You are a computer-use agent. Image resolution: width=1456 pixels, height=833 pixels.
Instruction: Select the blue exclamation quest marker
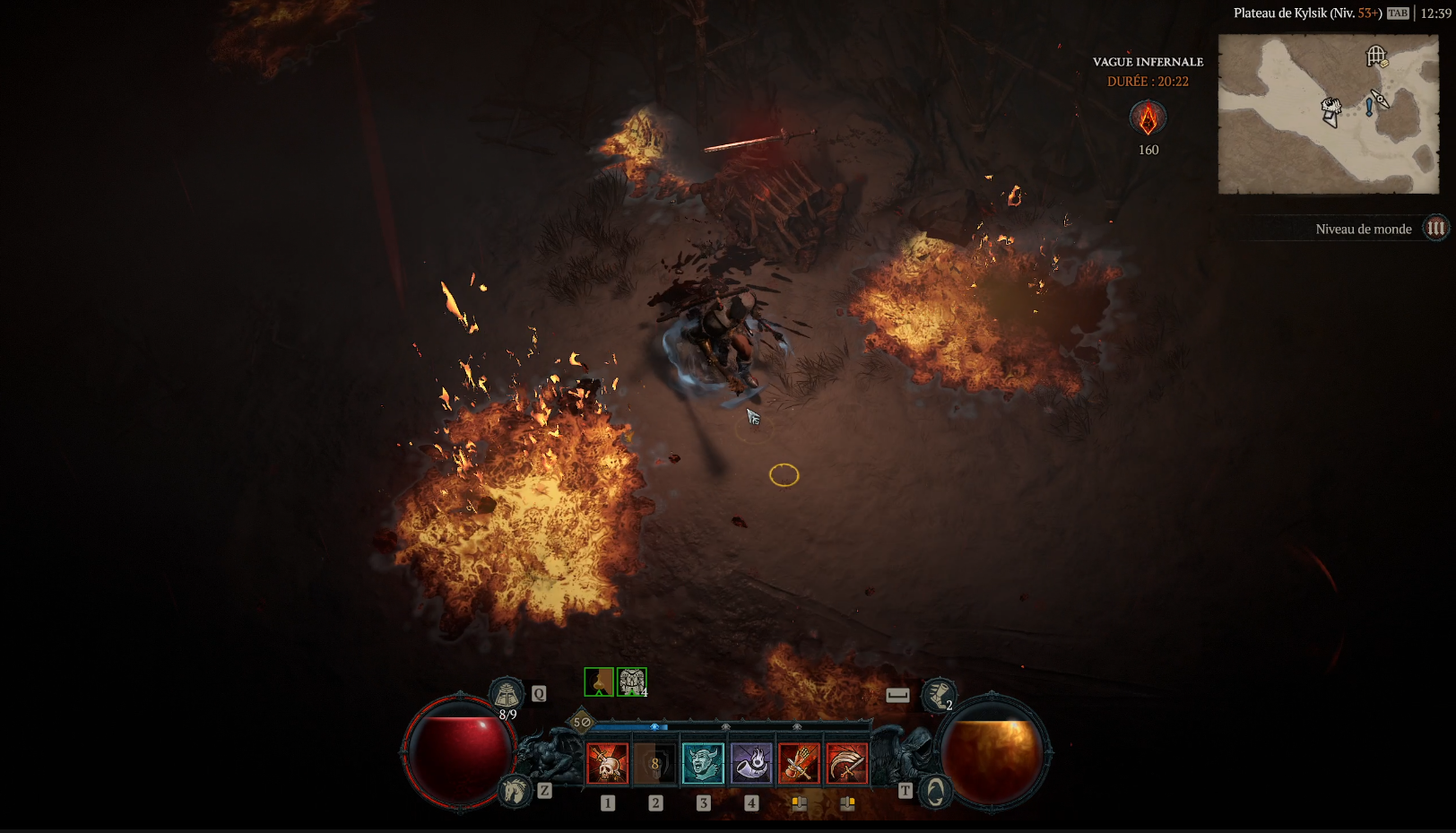click(x=1368, y=108)
